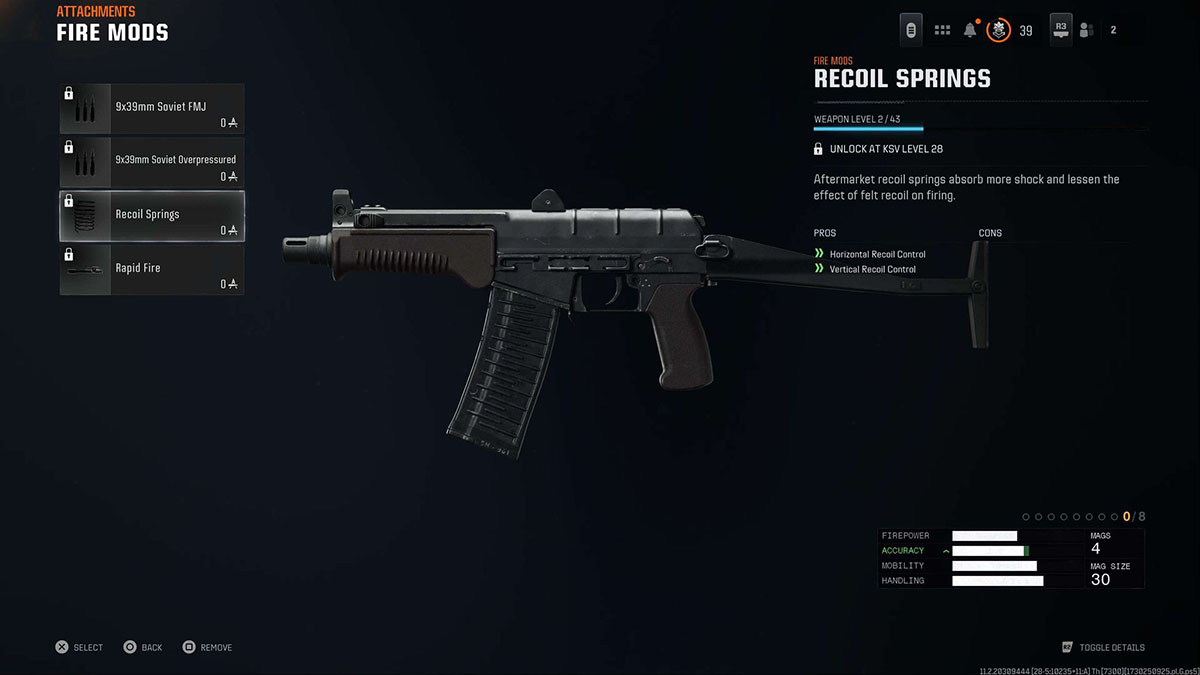Select the Recoil Springs attachment
This screenshot has width=1200, height=675.
click(152, 216)
